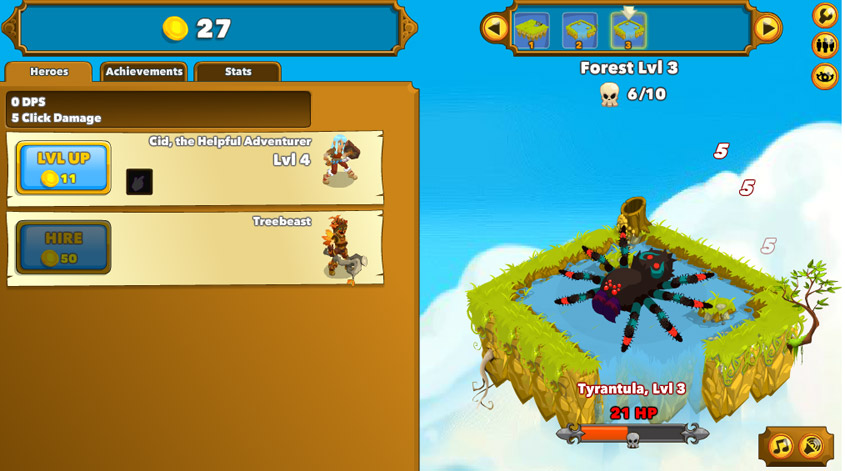
Task: Advance zones with the right arrow
Action: (767, 28)
